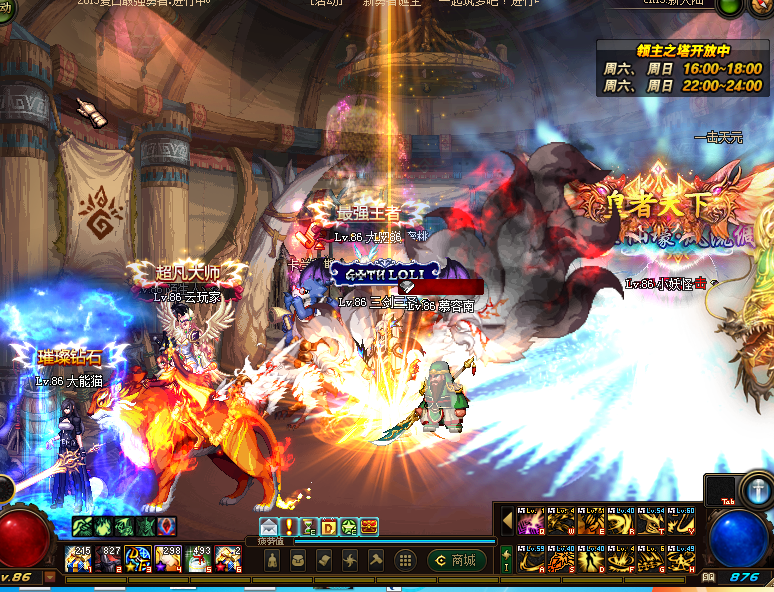Open the grid menu button beside 商城
Viewport: 774px width, 592px height.
406,560
